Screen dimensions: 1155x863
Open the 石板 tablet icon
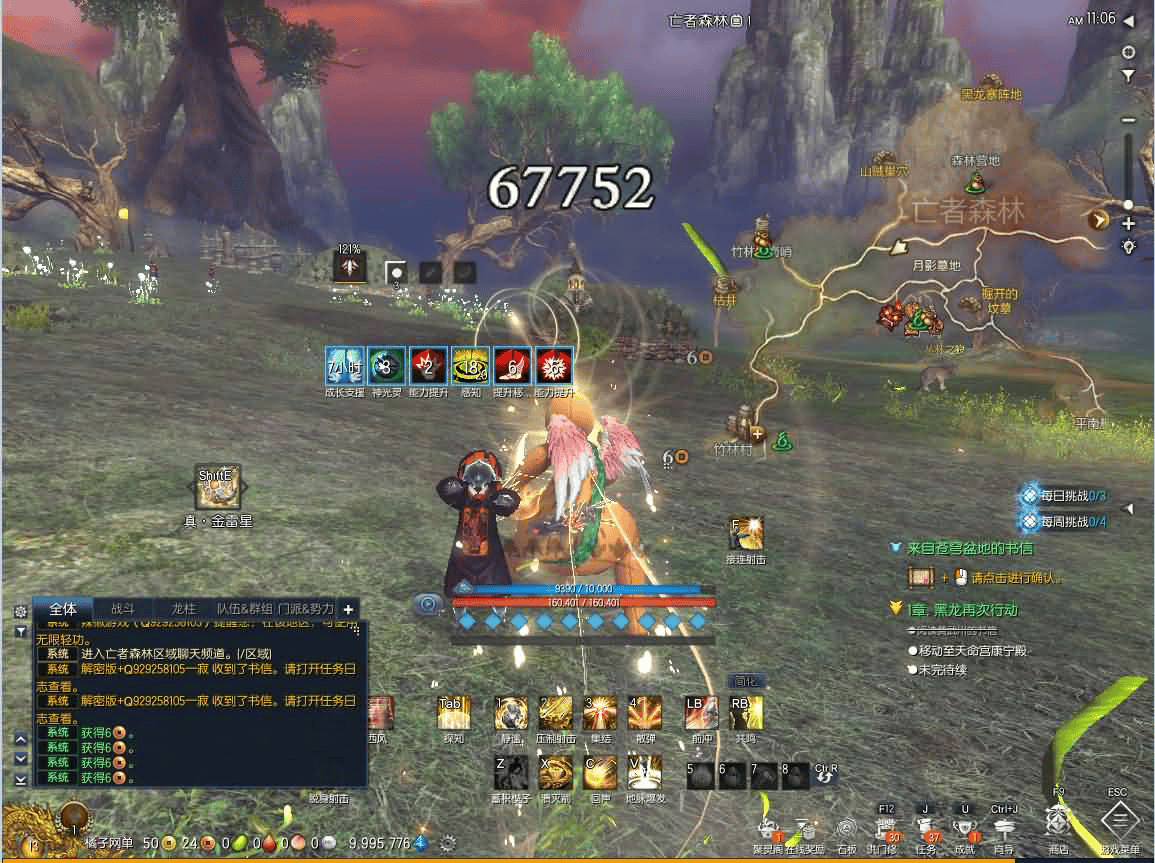coord(847,830)
